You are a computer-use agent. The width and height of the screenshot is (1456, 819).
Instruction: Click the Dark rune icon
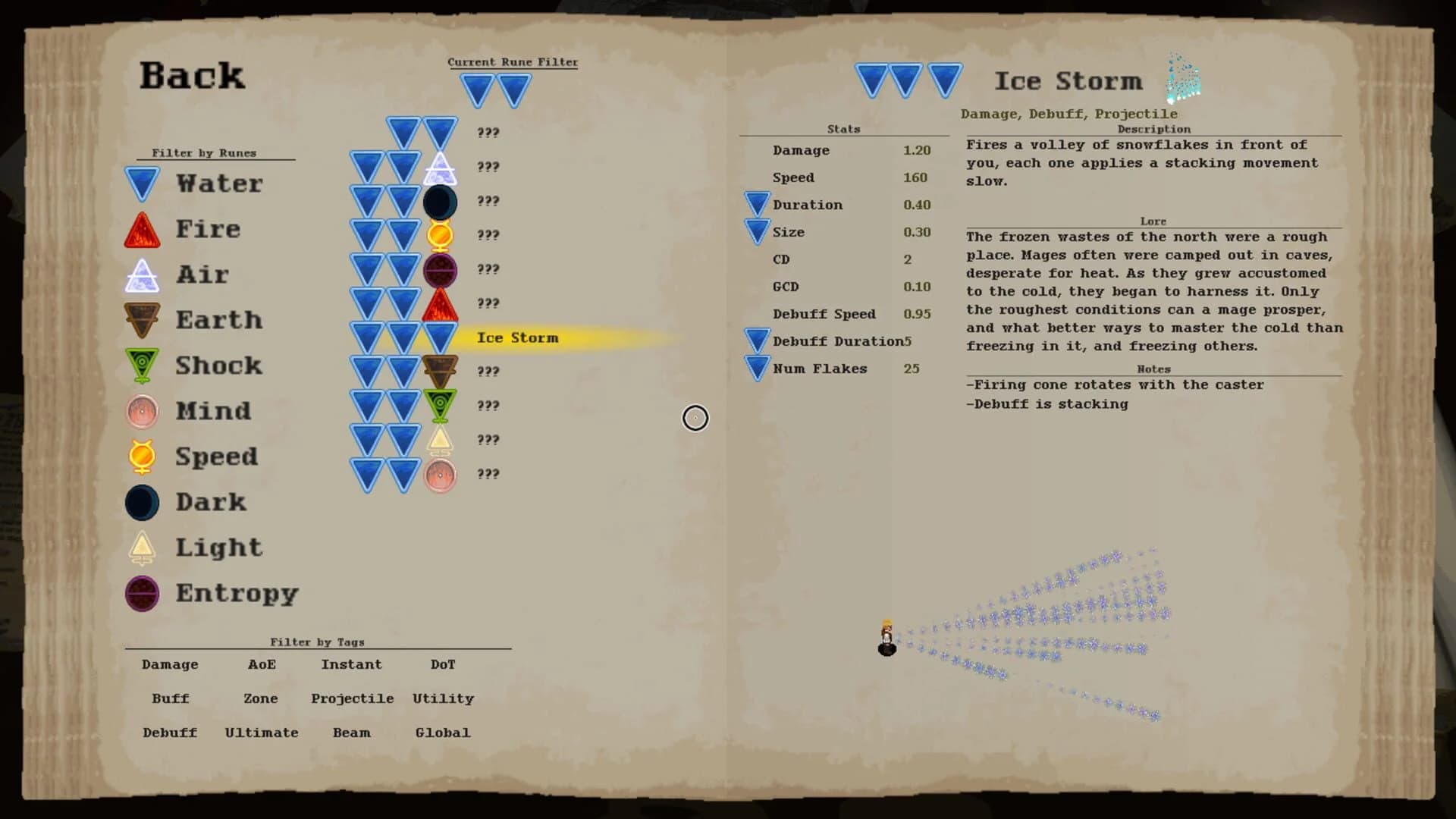[x=143, y=502]
